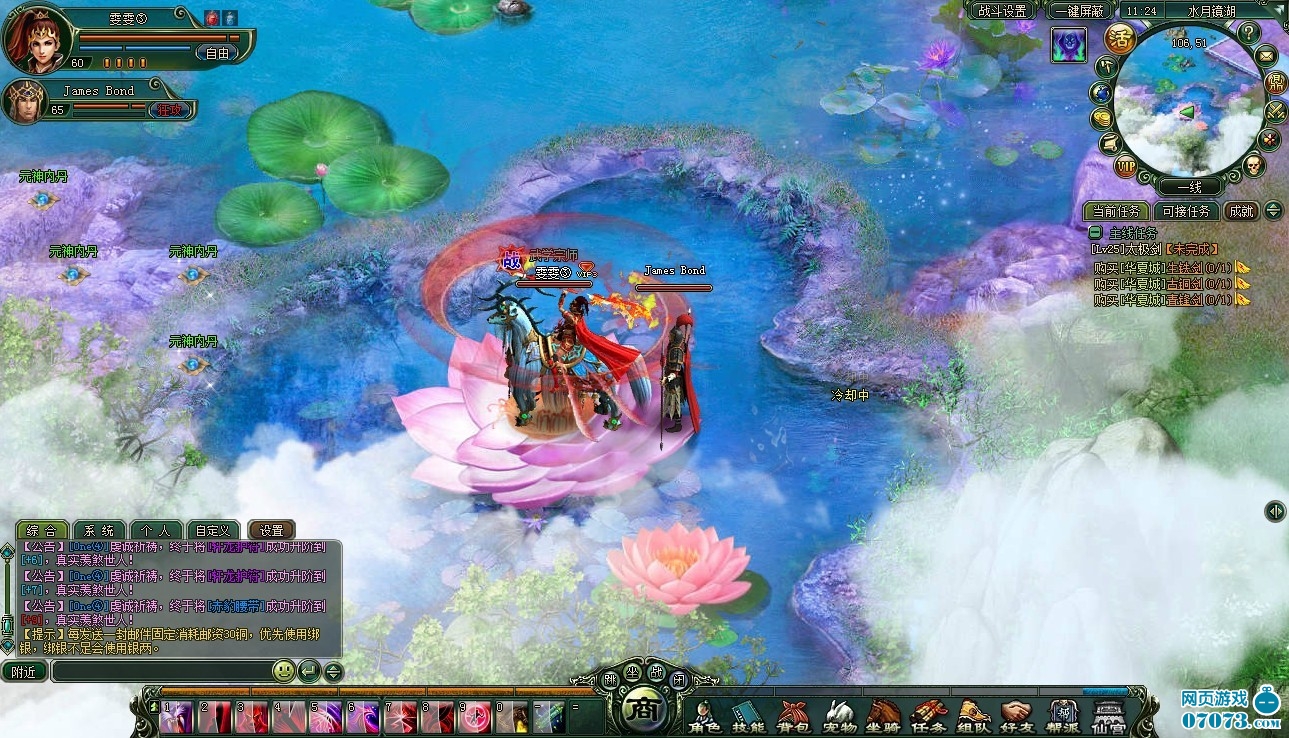This screenshot has width=1289, height=738.
Task: Open the 技能 skills book
Action: (747, 716)
